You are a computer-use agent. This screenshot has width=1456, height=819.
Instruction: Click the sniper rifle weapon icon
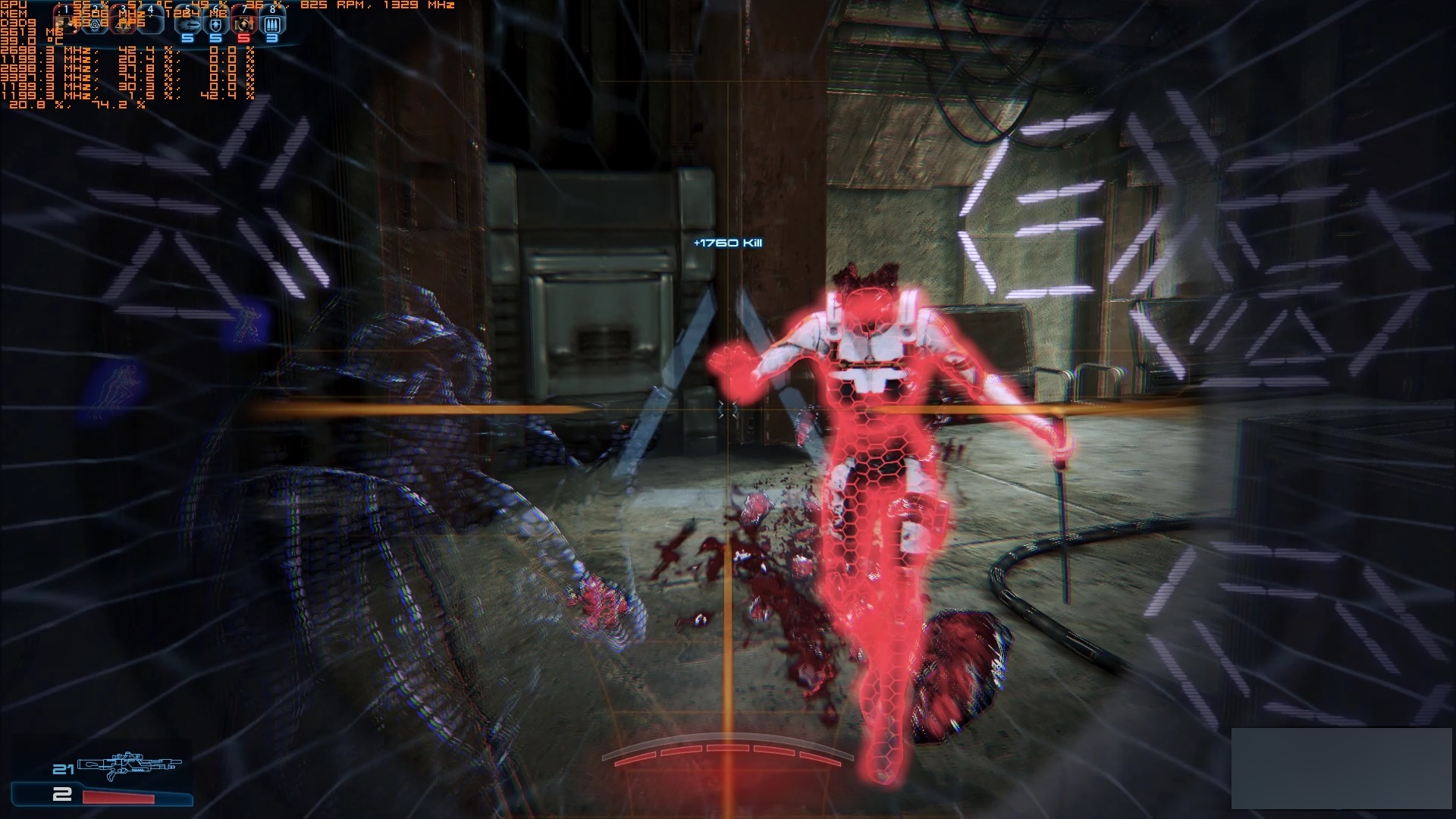point(273,24)
